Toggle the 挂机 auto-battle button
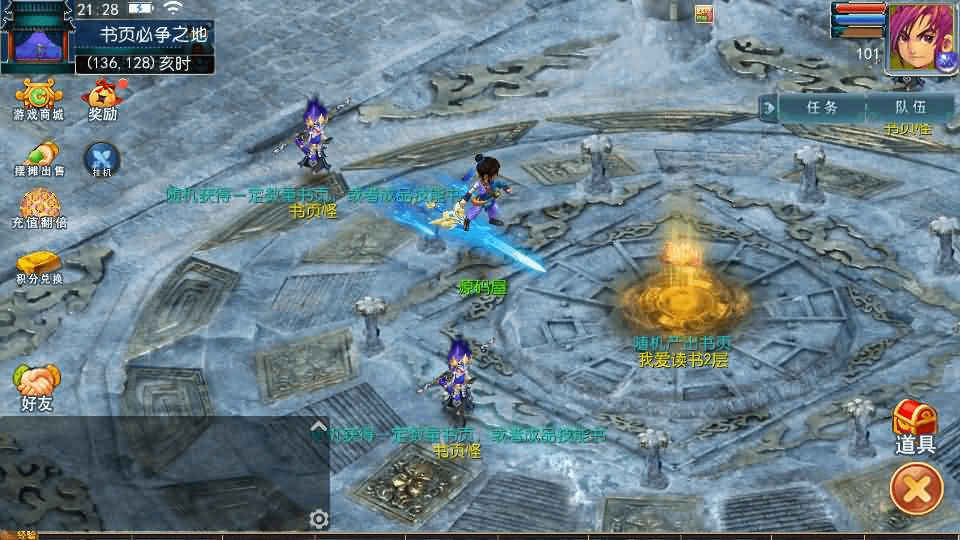The image size is (960, 540). coord(101,159)
